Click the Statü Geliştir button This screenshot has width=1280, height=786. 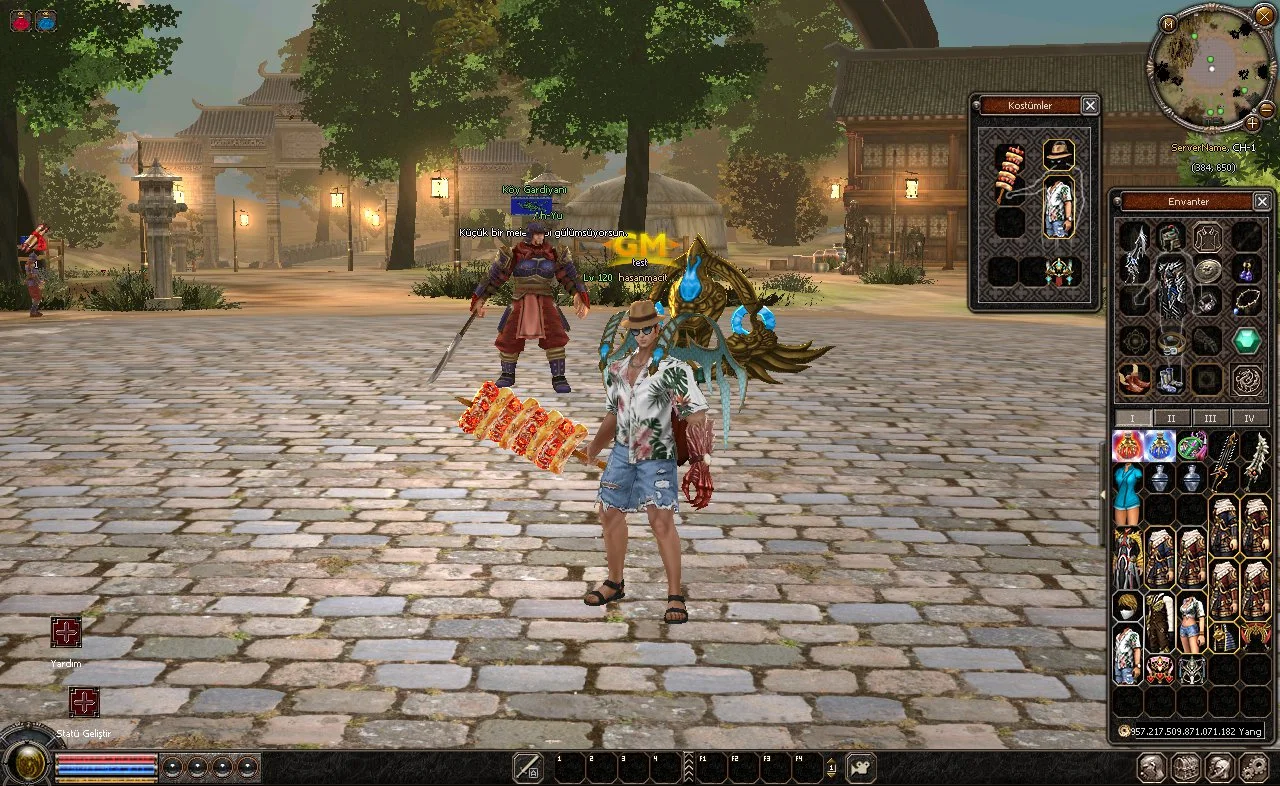point(84,702)
